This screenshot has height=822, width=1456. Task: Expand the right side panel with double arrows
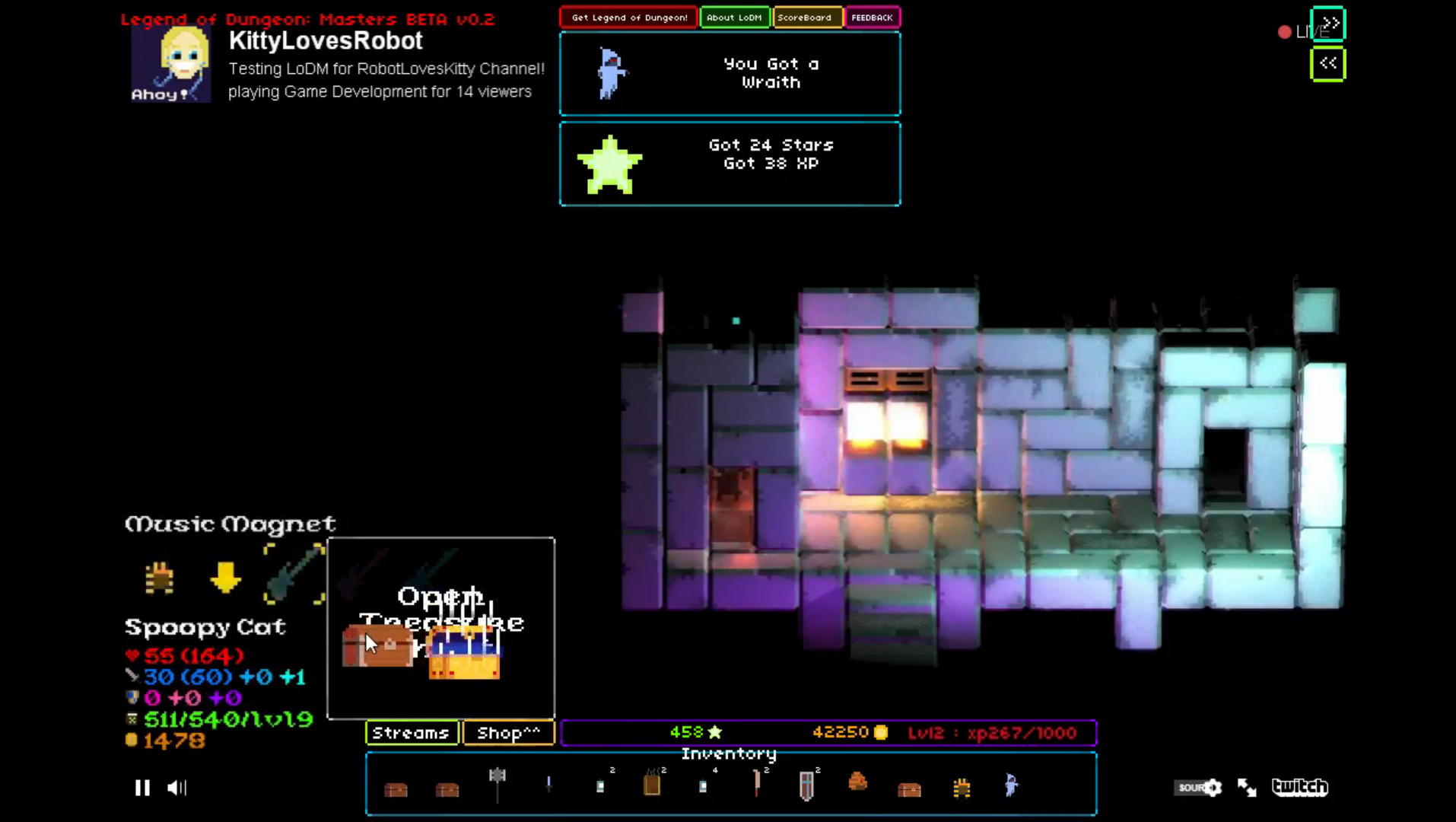pos(1327,24)
